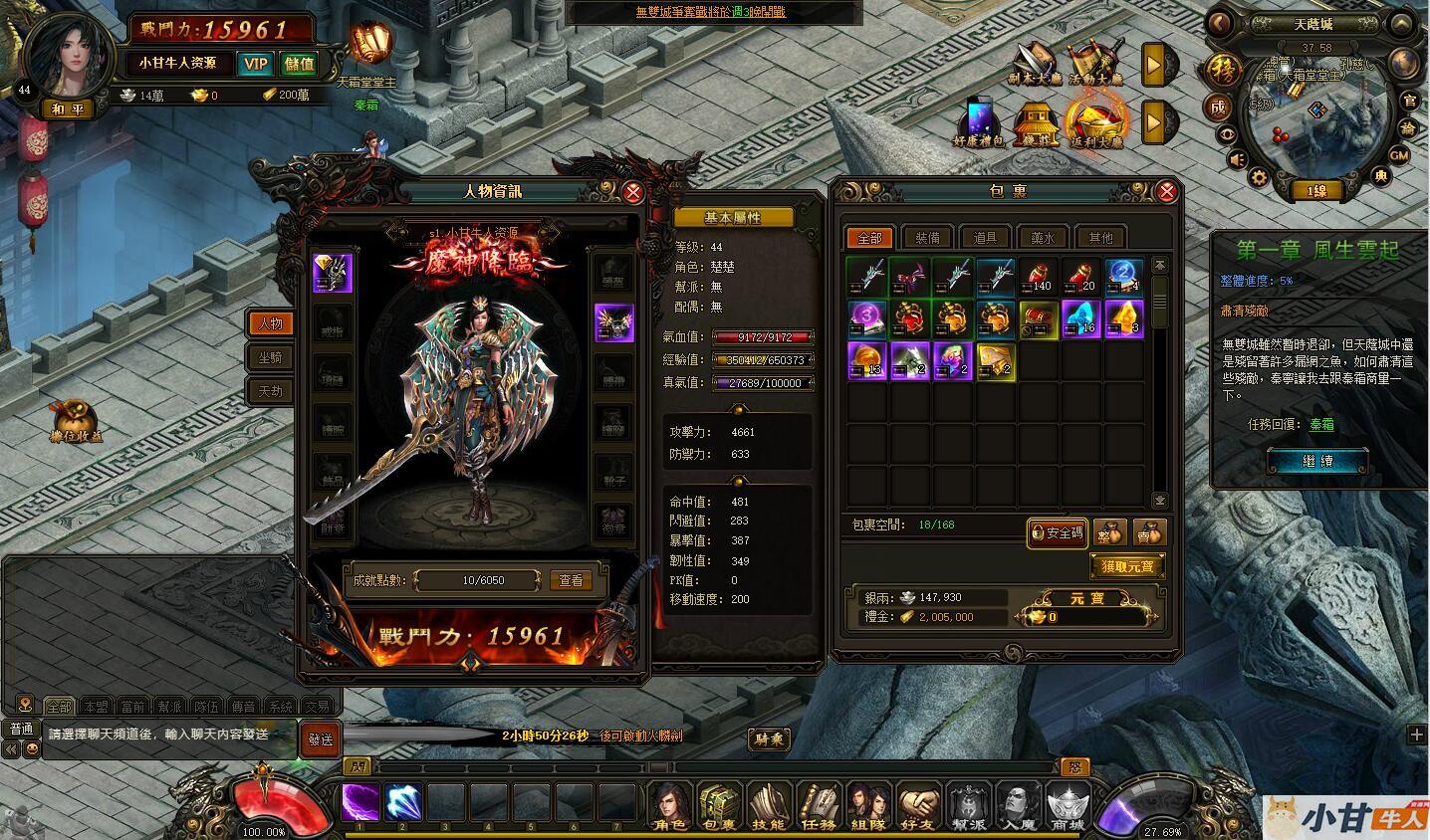Open 技能 skills from the bottom bar
The width and height of the screenshot is (1430, 840).
(769, 806)
